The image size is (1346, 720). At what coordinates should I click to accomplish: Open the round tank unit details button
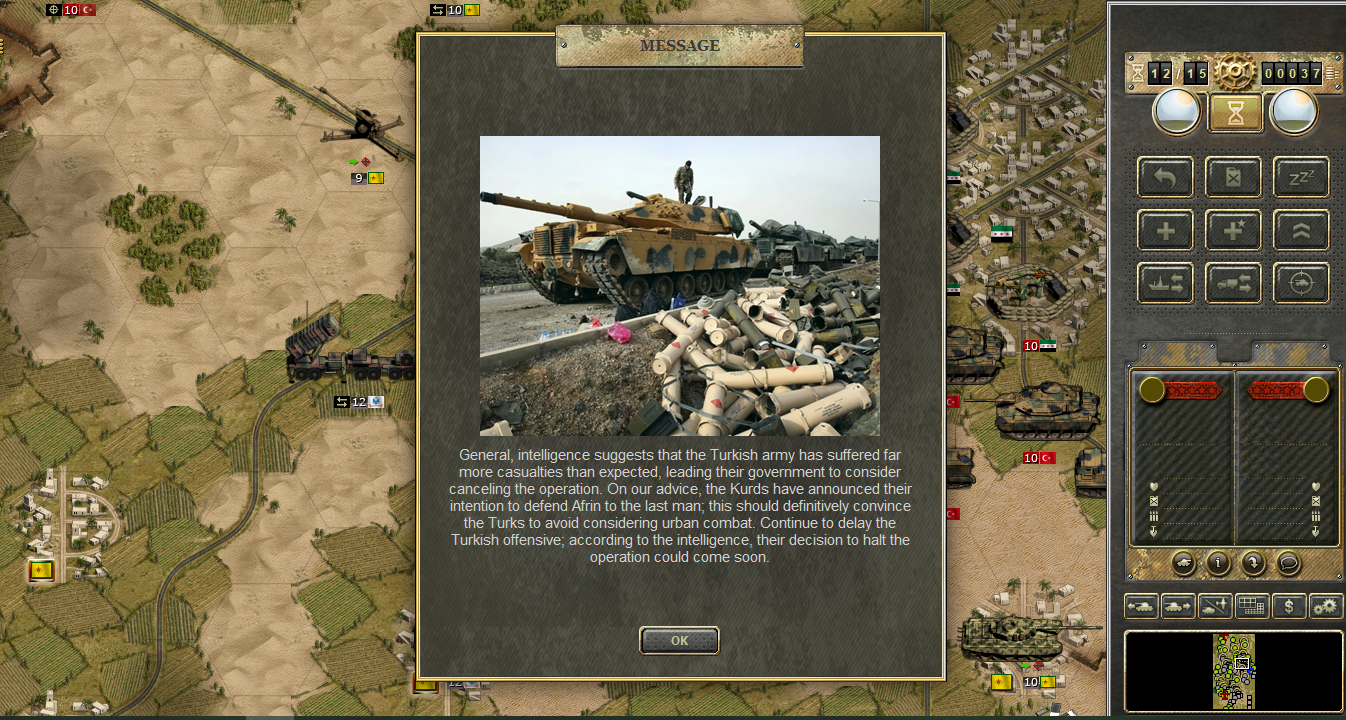(1182, 563)
